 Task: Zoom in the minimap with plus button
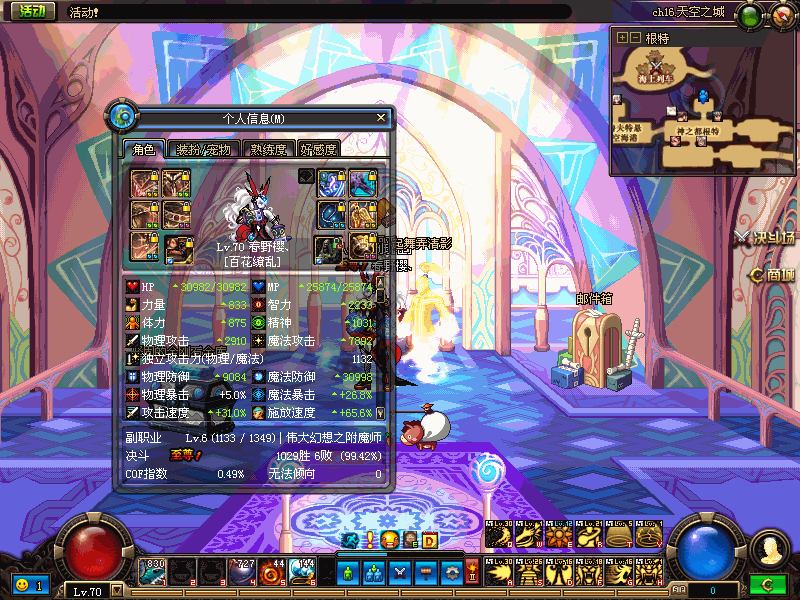click(622, 37)
